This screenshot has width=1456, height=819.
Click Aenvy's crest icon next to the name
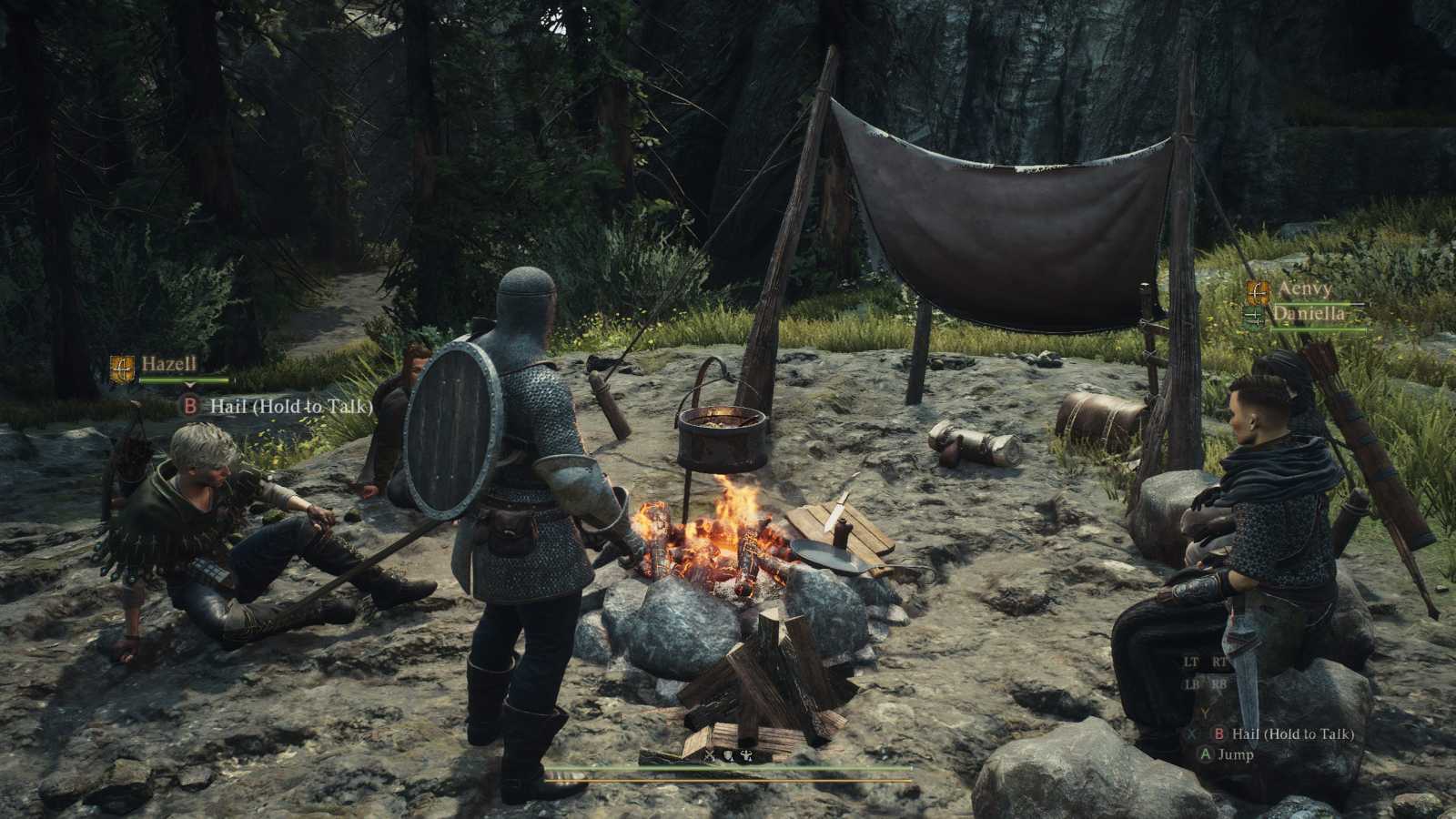[1258, 292]
